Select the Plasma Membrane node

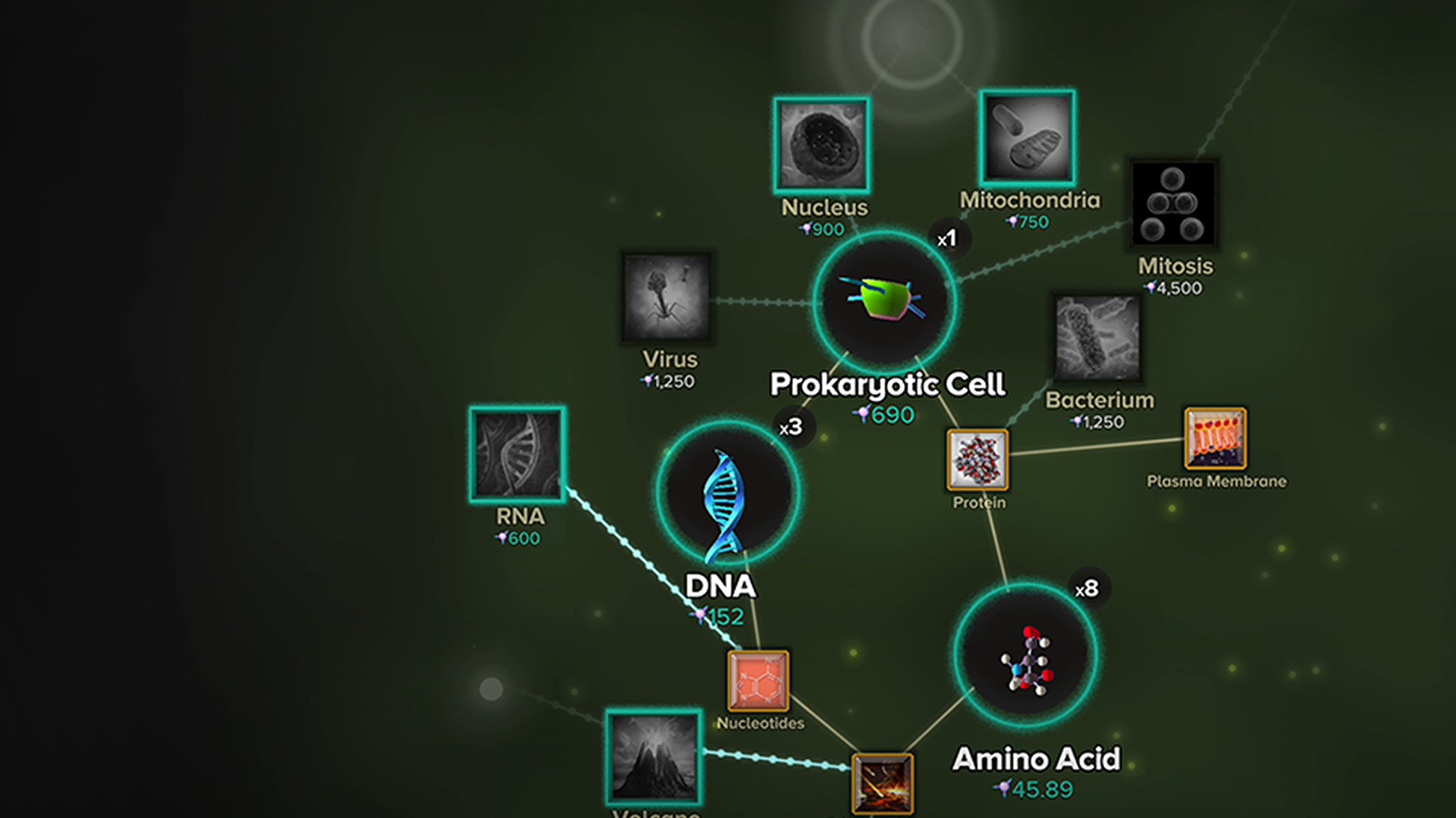1215,439
